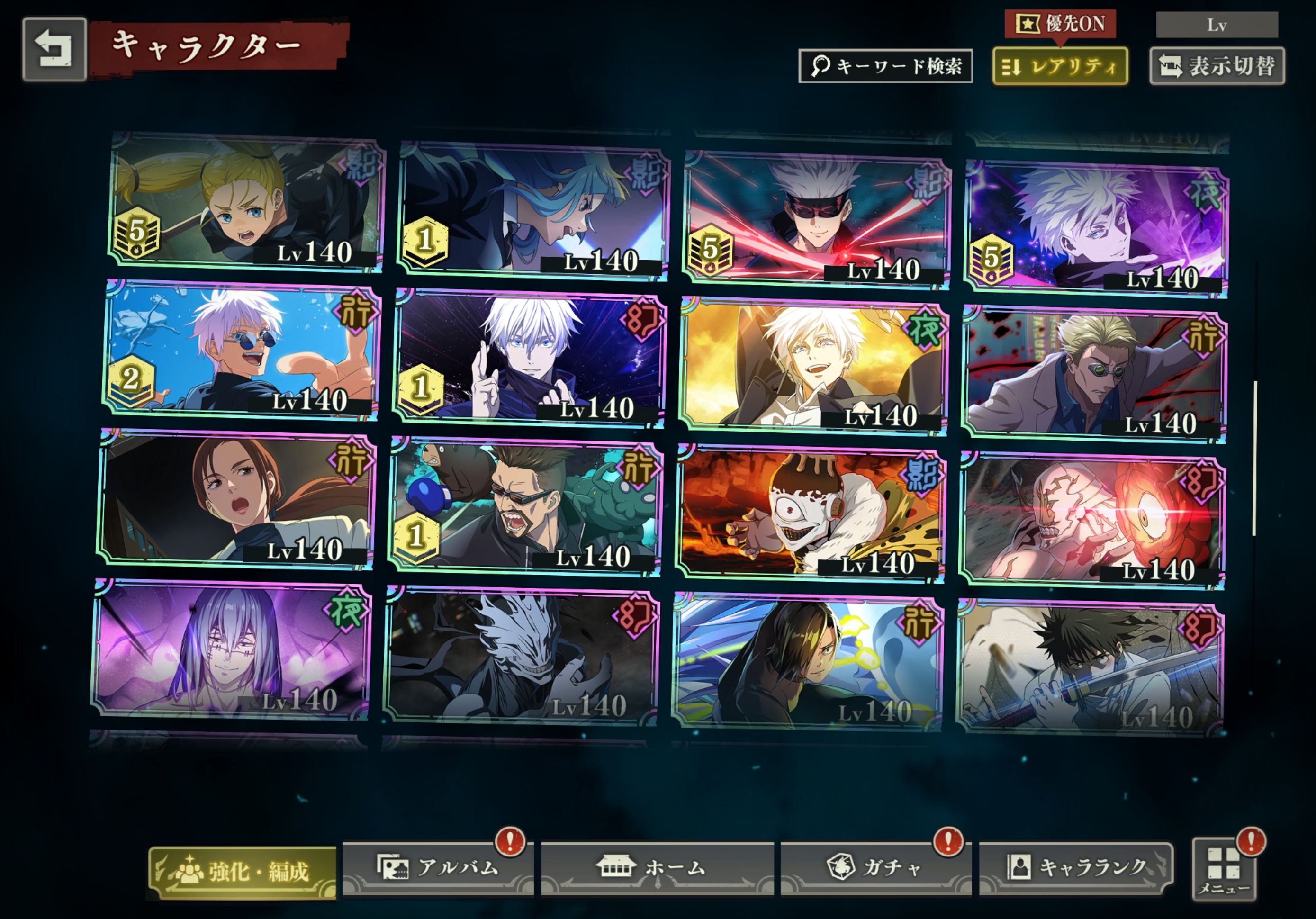Open the ガチャ gacha tab

pos(875,868)
